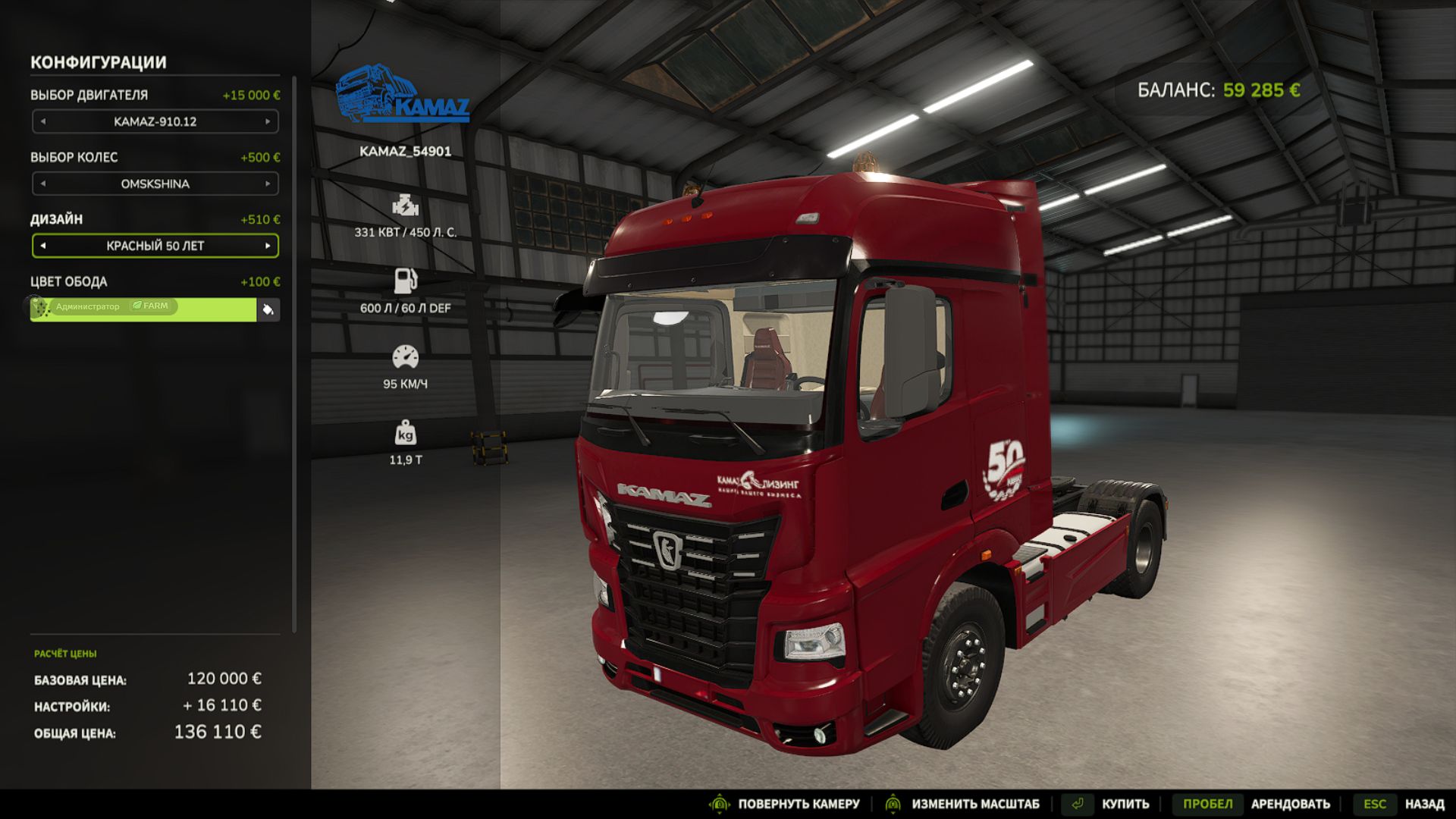The image size is (1456, 819).
Task: Click the БАЛАНС amount 59 285 €
Action: [1261, 90]
